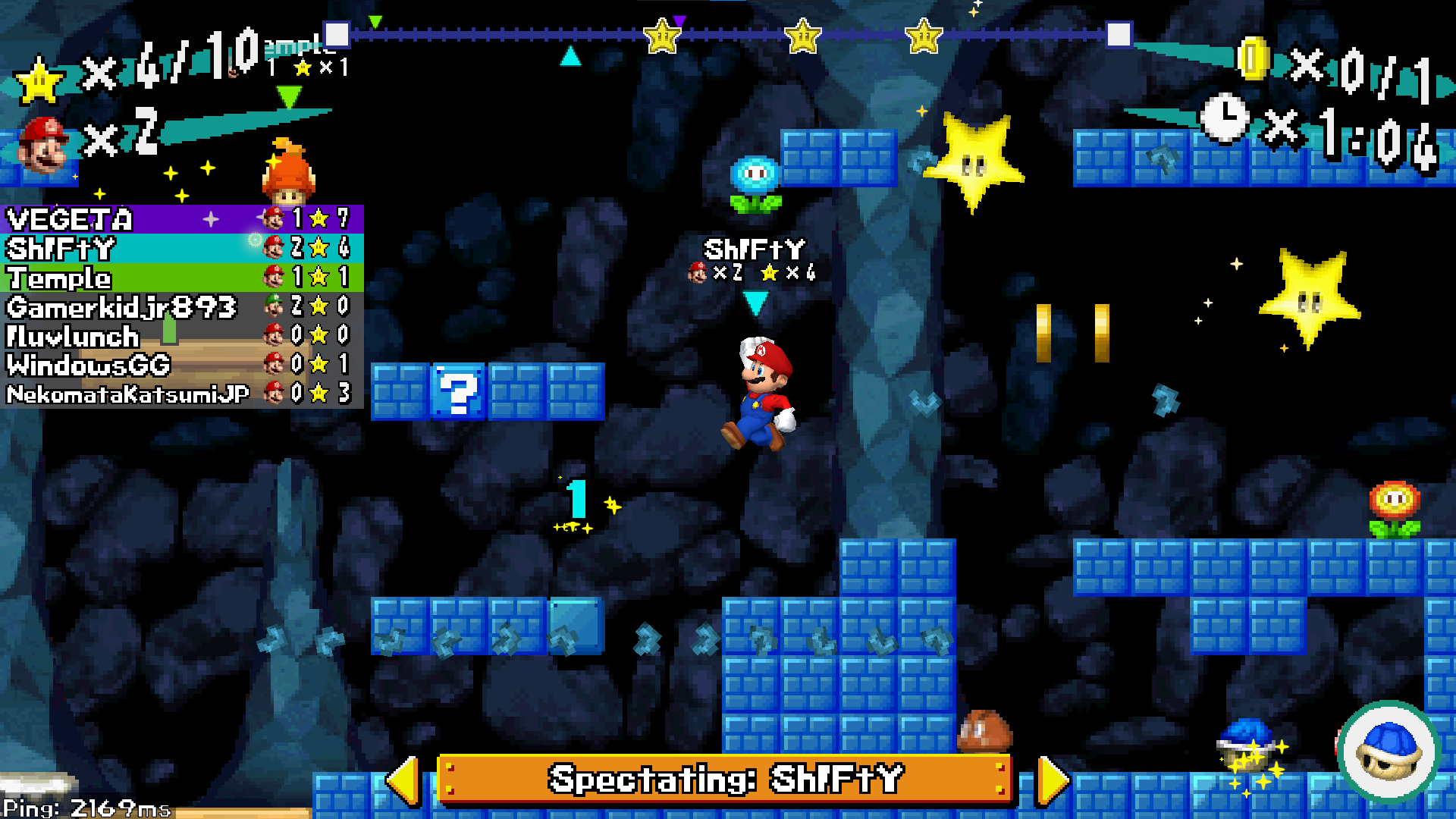Click the right arrow beside the spectating banner
The width and height of the screenshot is (1456, 819).
coord(1053,780)
